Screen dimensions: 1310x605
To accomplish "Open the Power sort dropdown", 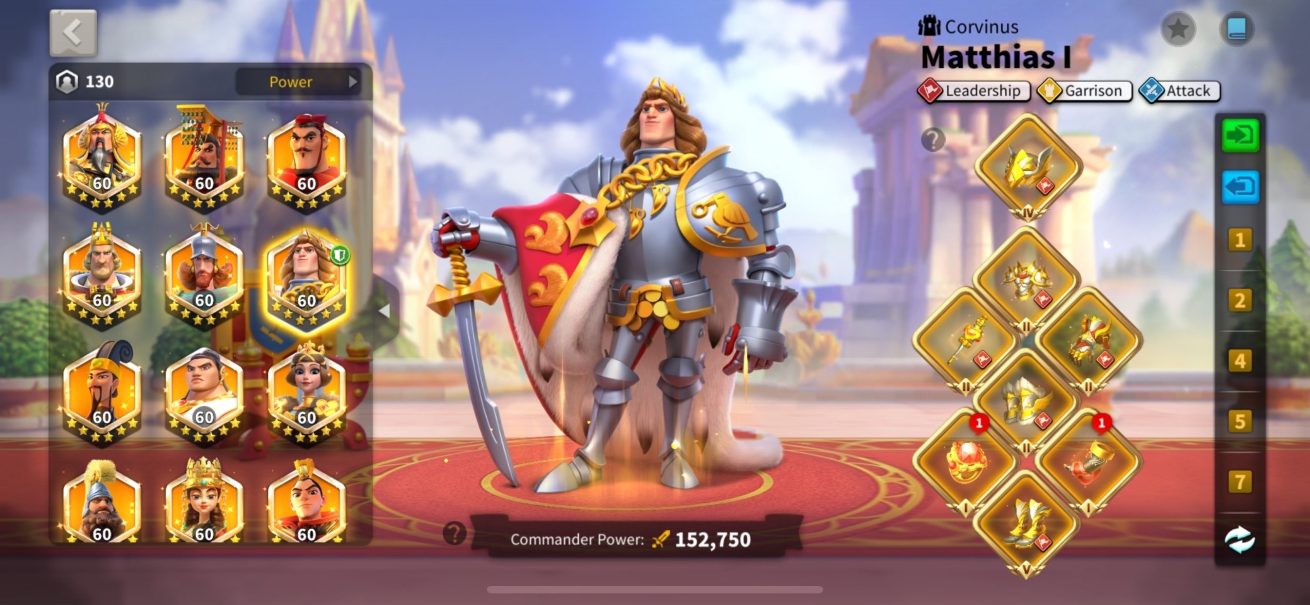I will tap(298, 82).
